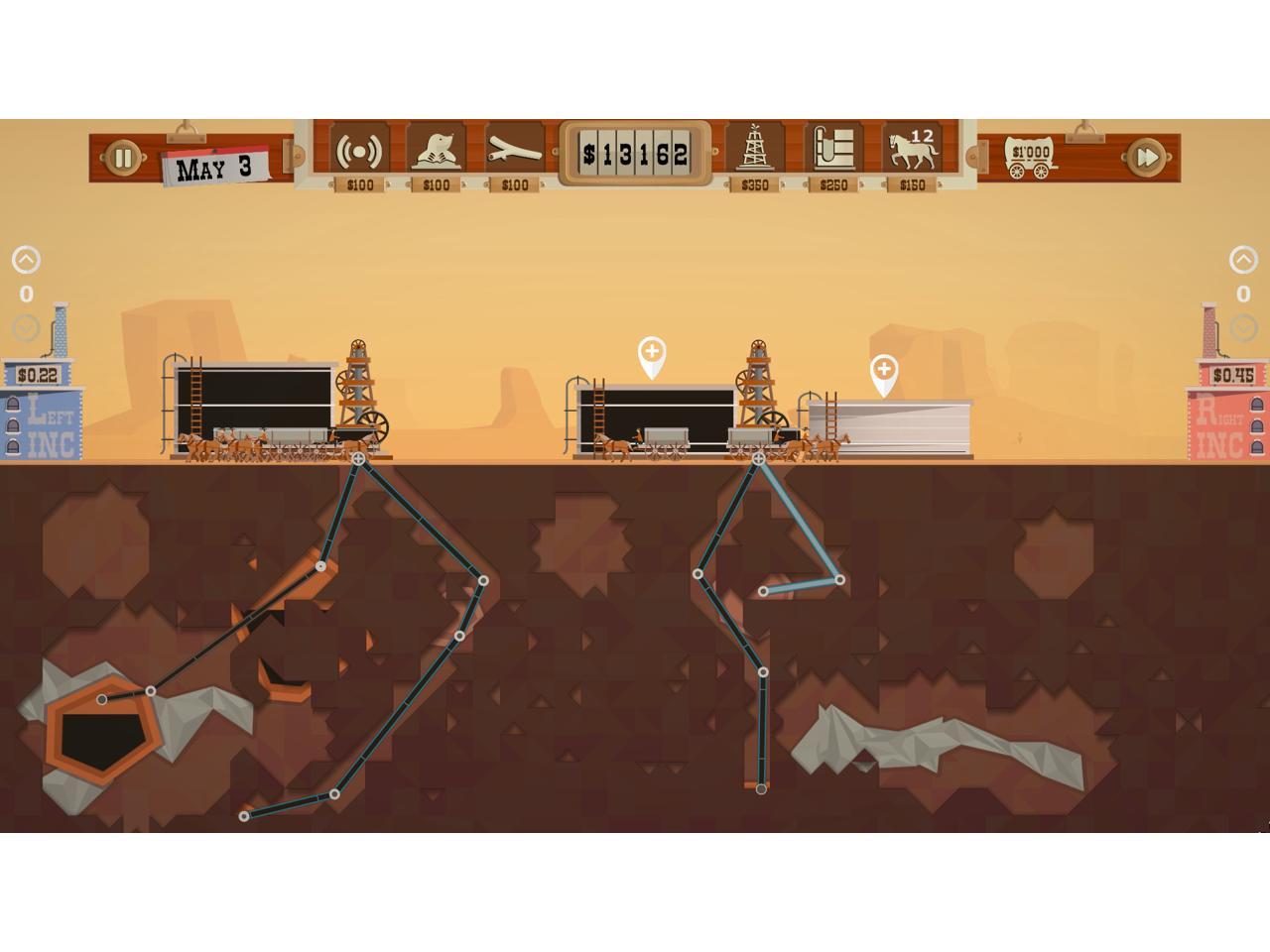This screenshot has width=1270, height=952.
Task: Click the plus marker above the light empty silo
Action: pyautogui.click(x=883, y=371)
